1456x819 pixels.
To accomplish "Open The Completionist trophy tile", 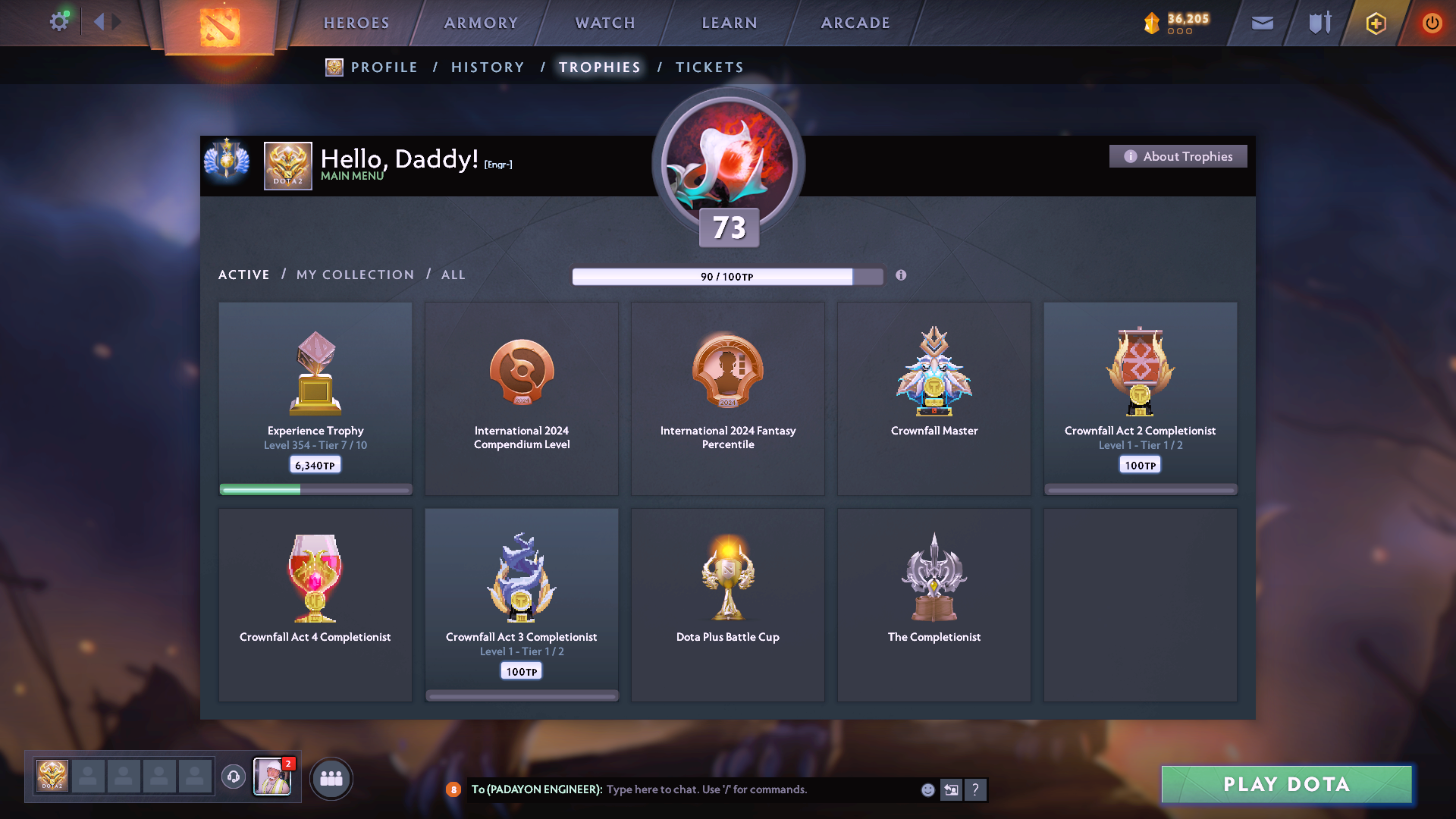I will [x=934, y=604].
